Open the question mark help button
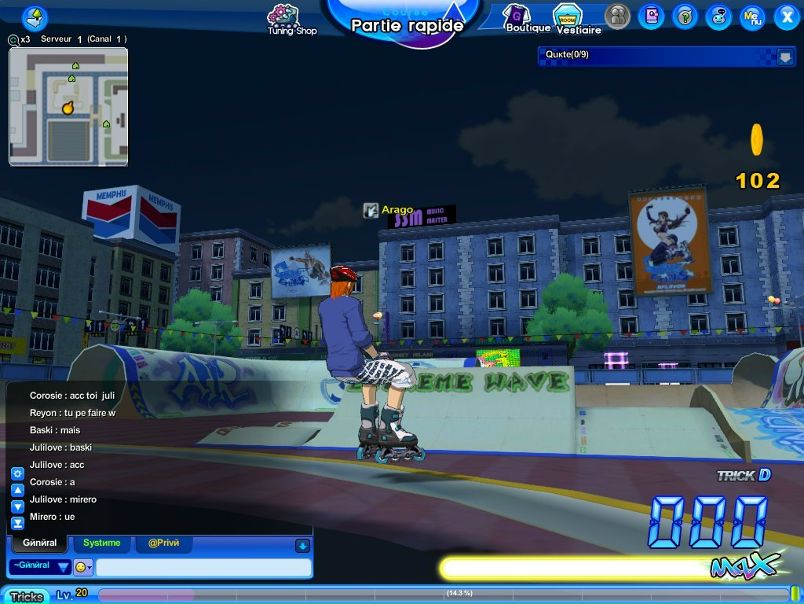804x604 pixels. [x=685, y=16]
